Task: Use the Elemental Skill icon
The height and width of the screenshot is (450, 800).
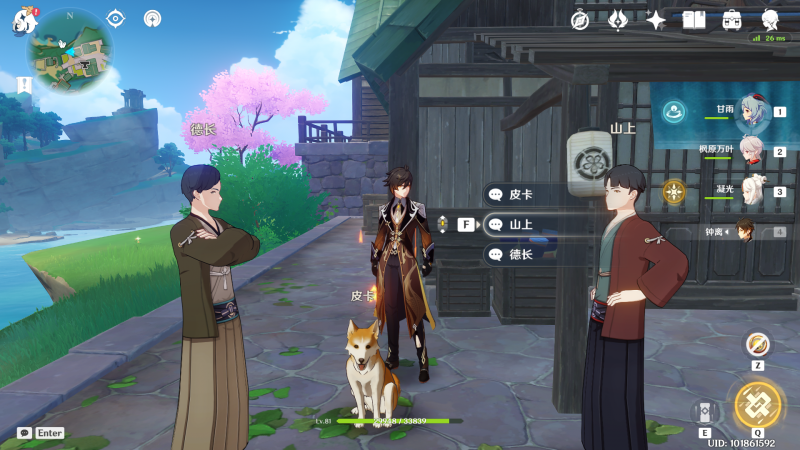Action: 704,412
